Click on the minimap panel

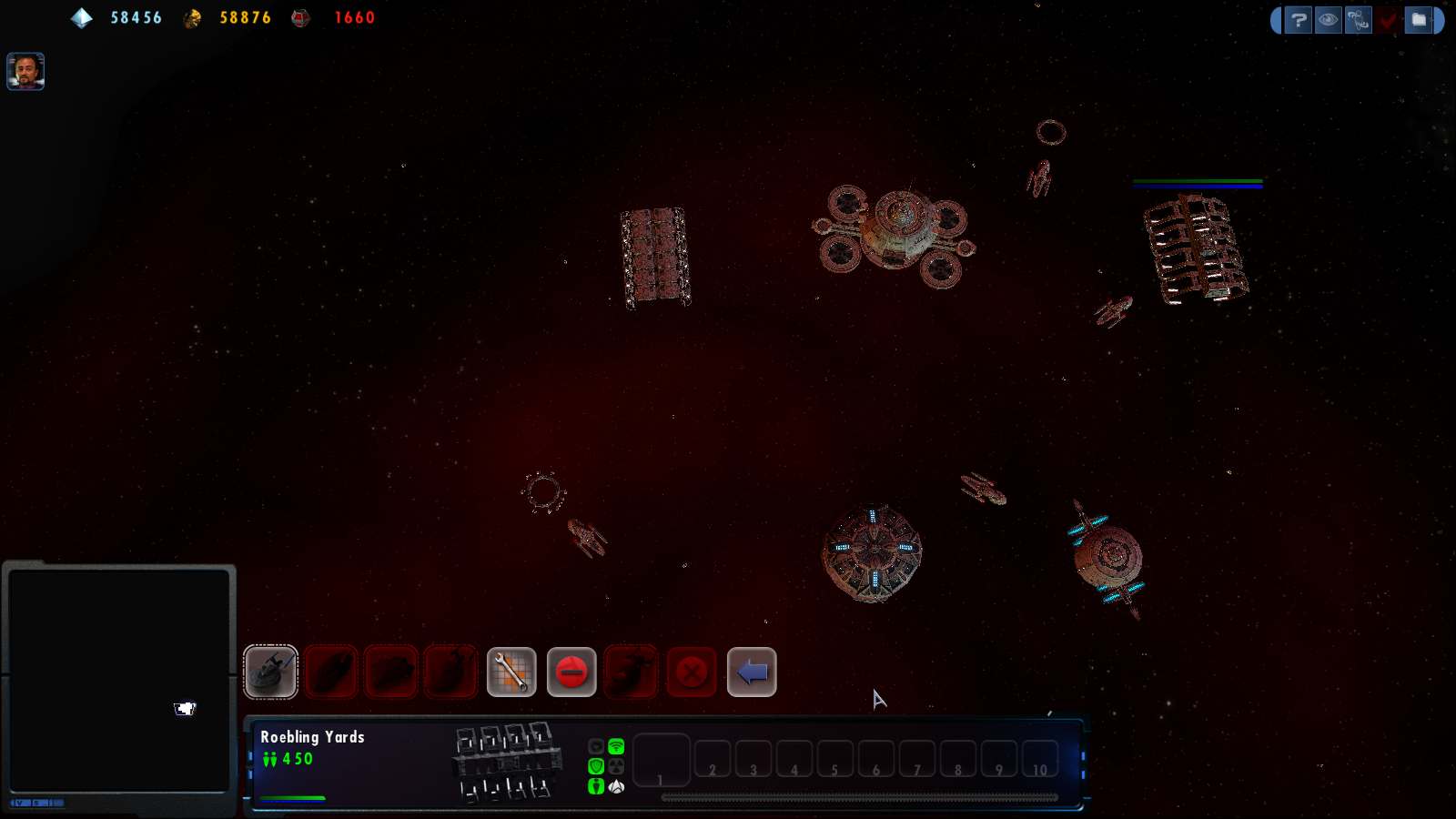(118, 680)
